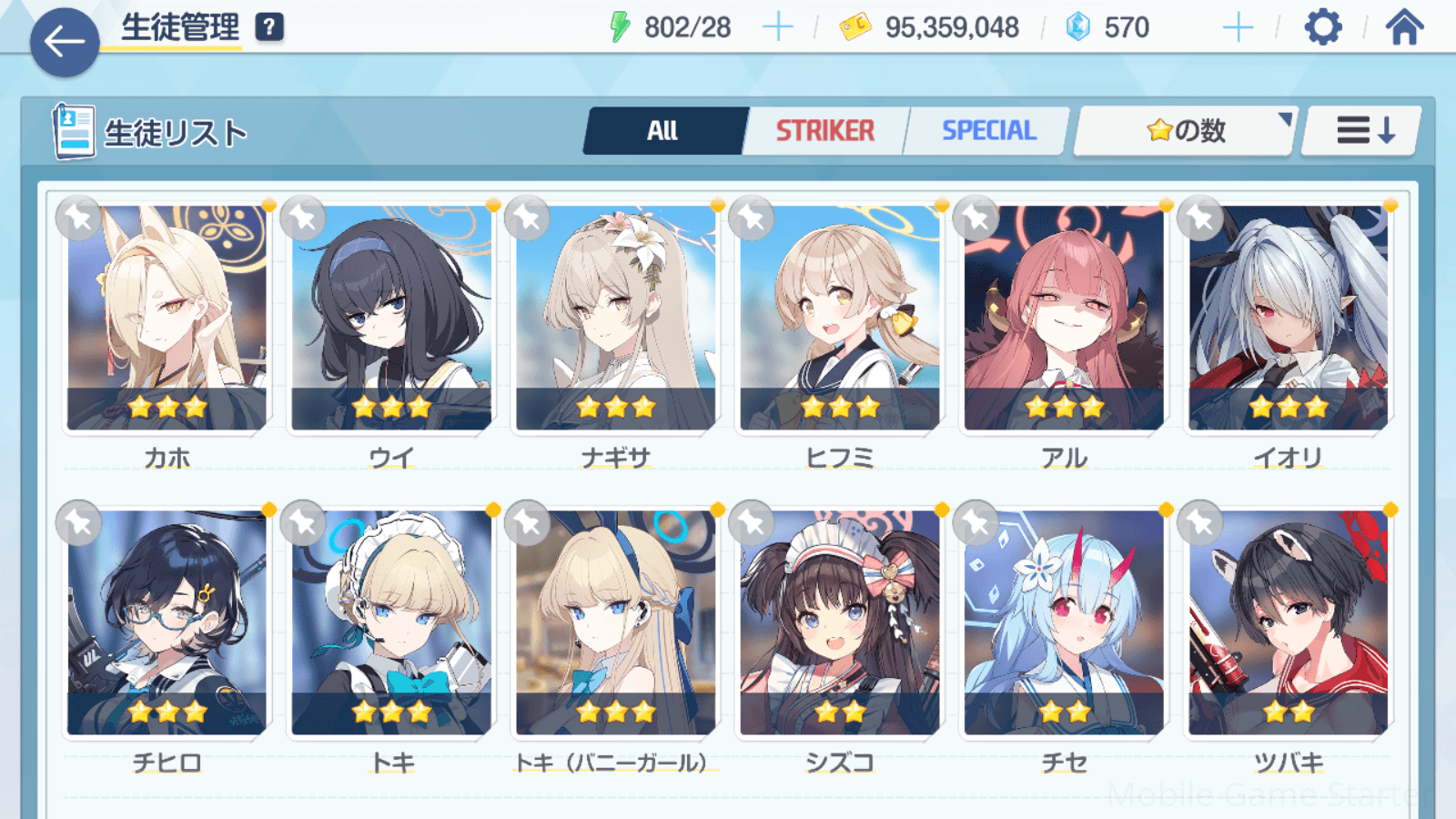Choose the シズコ student card
This screenshot has height=819, width=1456.
click(x=840, y=622)
